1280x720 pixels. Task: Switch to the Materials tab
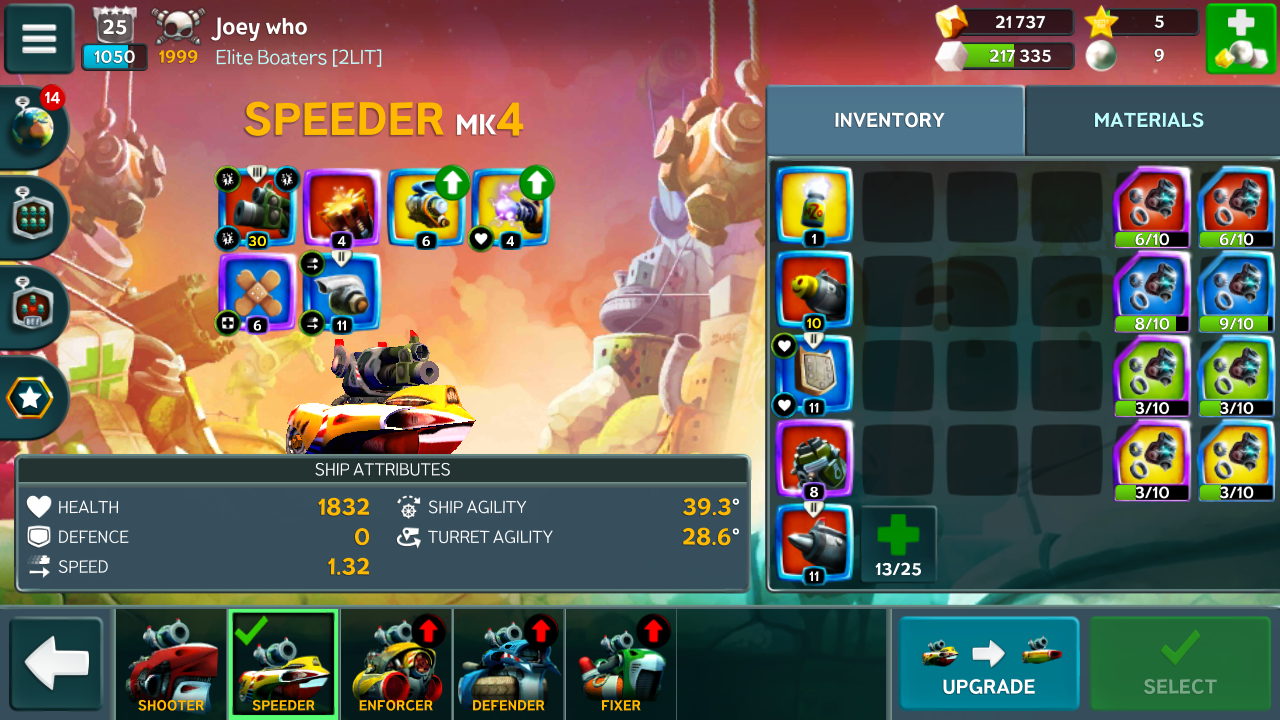point(1148,120)
